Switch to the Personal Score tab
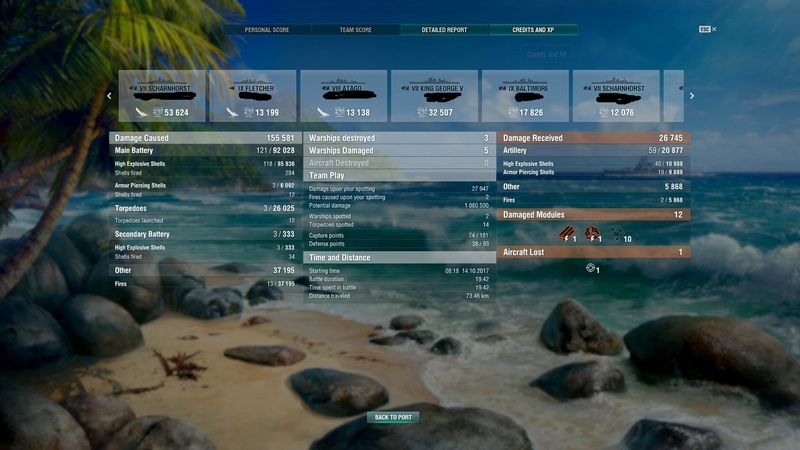This screenshot has height=450, width=800. (x=267, y=30)
